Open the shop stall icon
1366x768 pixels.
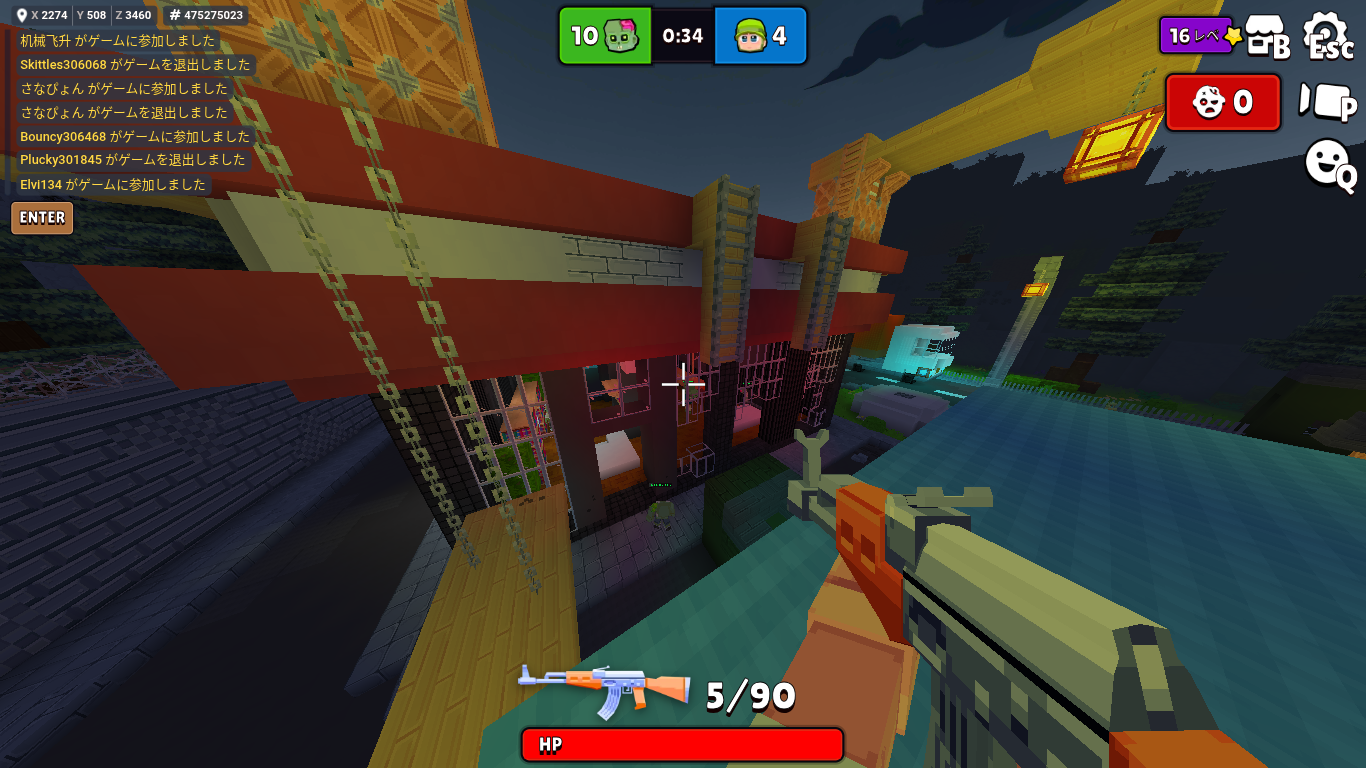click(1267, 37)
